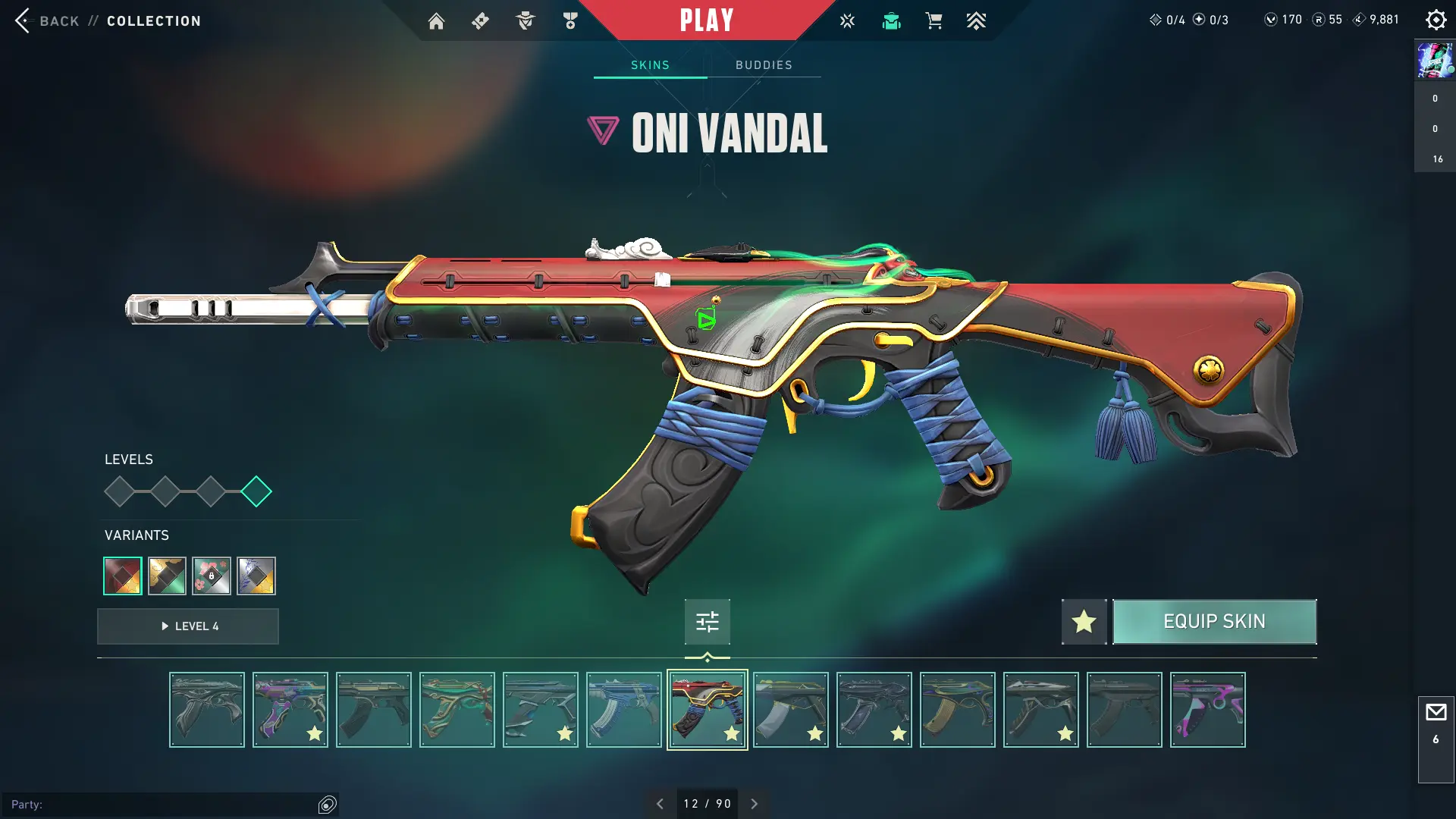1456x819 pixels.
Task: Select the first-level diamond
Action: pyautogui.click(x=119, y=491)
